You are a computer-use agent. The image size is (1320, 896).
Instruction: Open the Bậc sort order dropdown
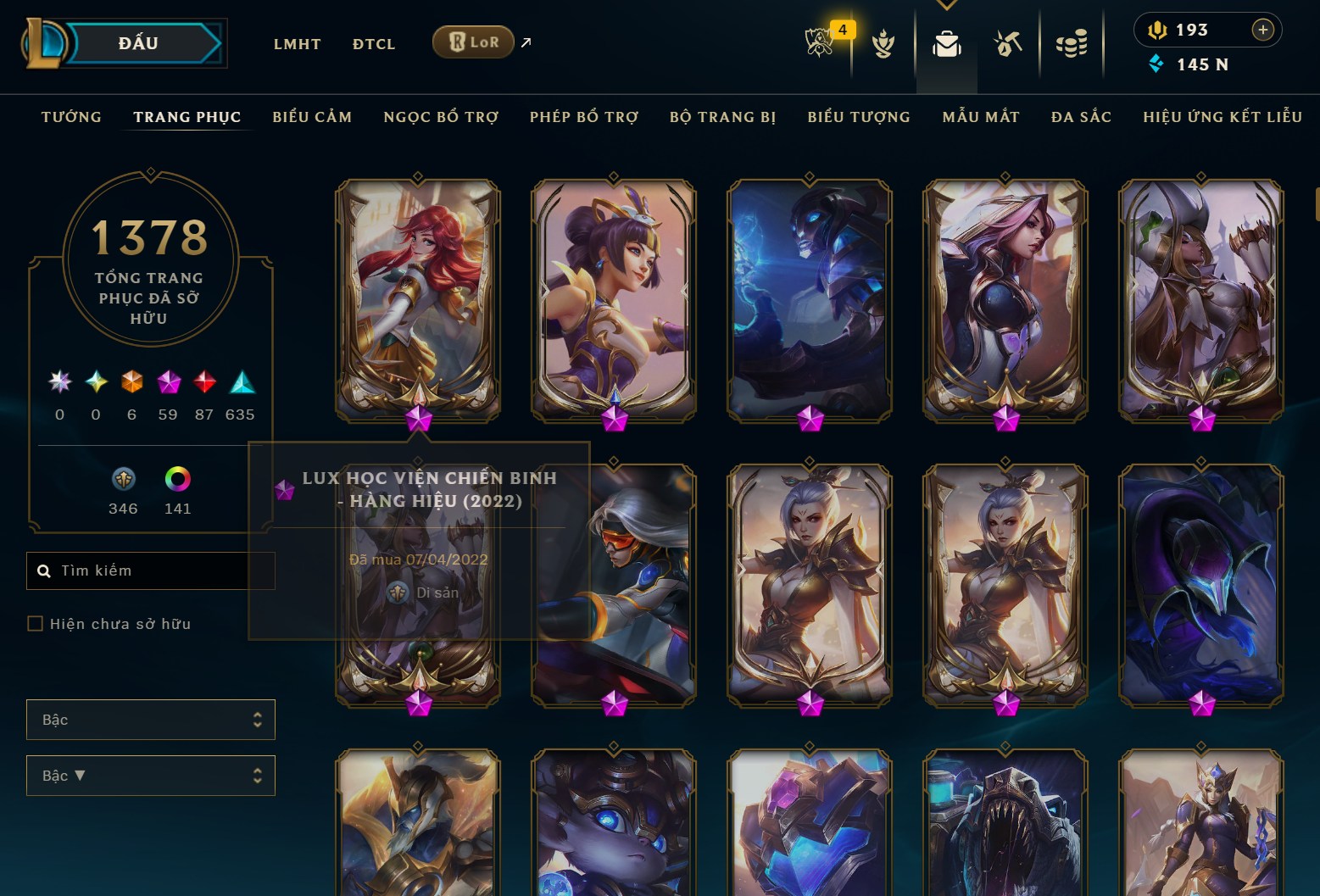(150, 775)
